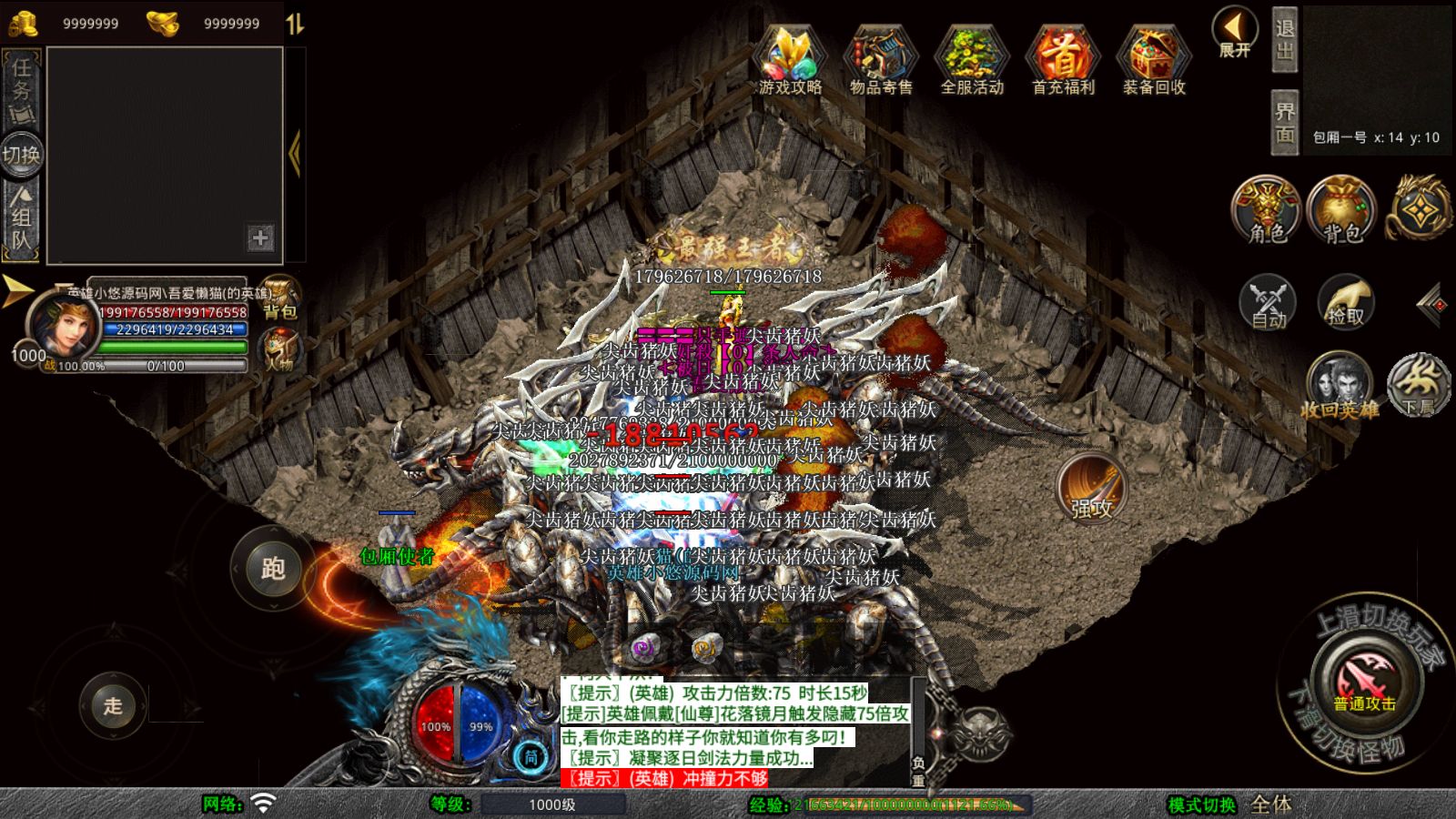Open the 角色 character sheet
This screenshot has height=819, width=1456.
point(1266,211)
